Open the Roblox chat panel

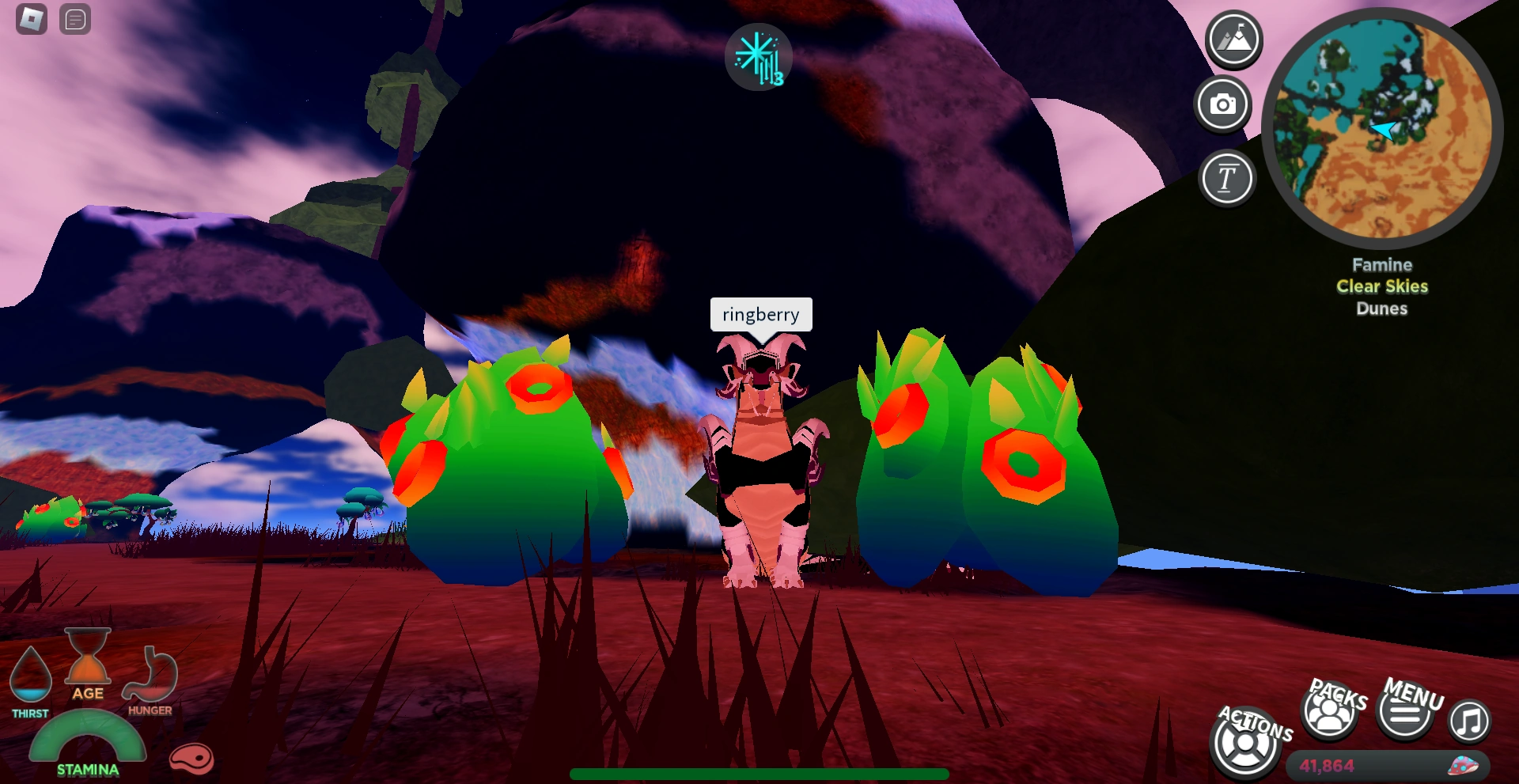pyautogui.click(x=76, y=20)
